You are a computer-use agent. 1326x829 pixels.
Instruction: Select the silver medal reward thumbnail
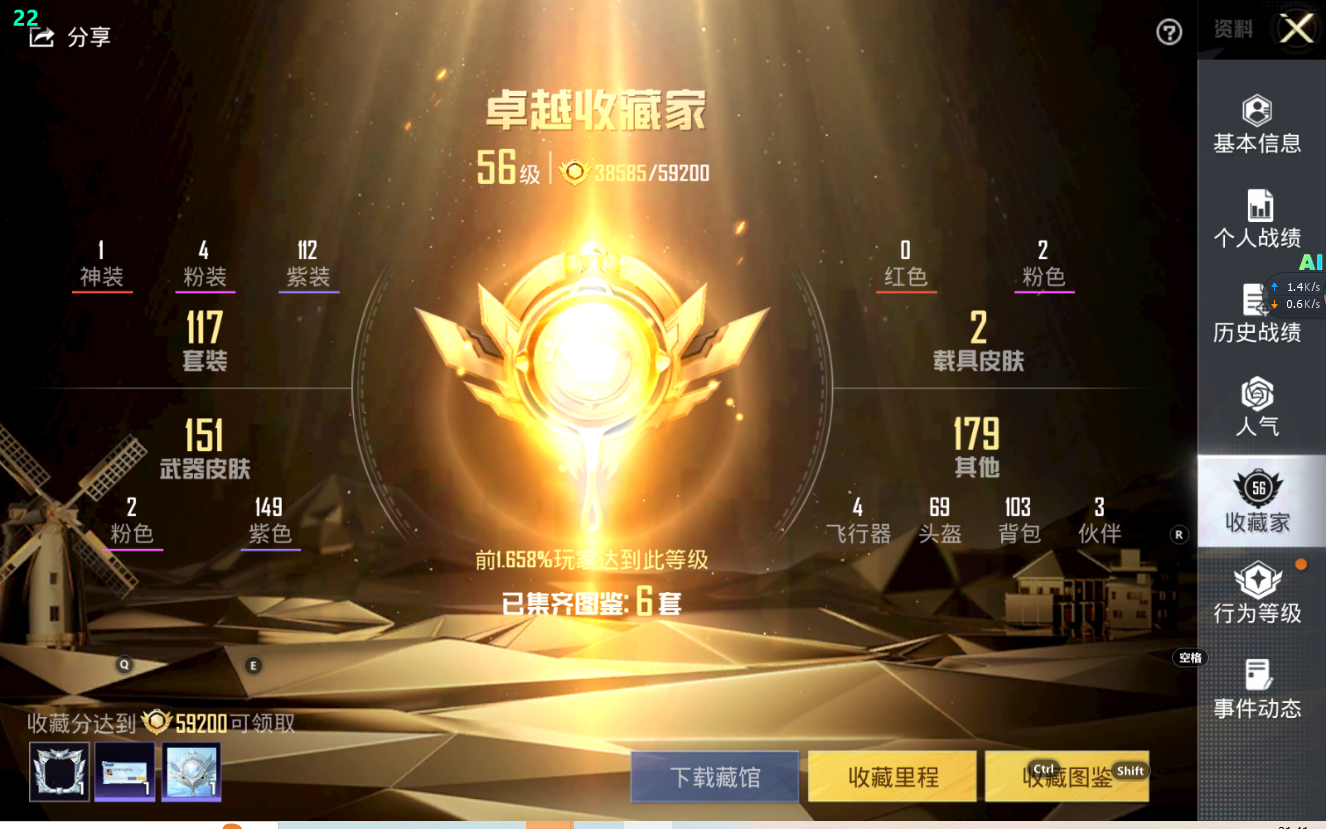click(191, 771)
